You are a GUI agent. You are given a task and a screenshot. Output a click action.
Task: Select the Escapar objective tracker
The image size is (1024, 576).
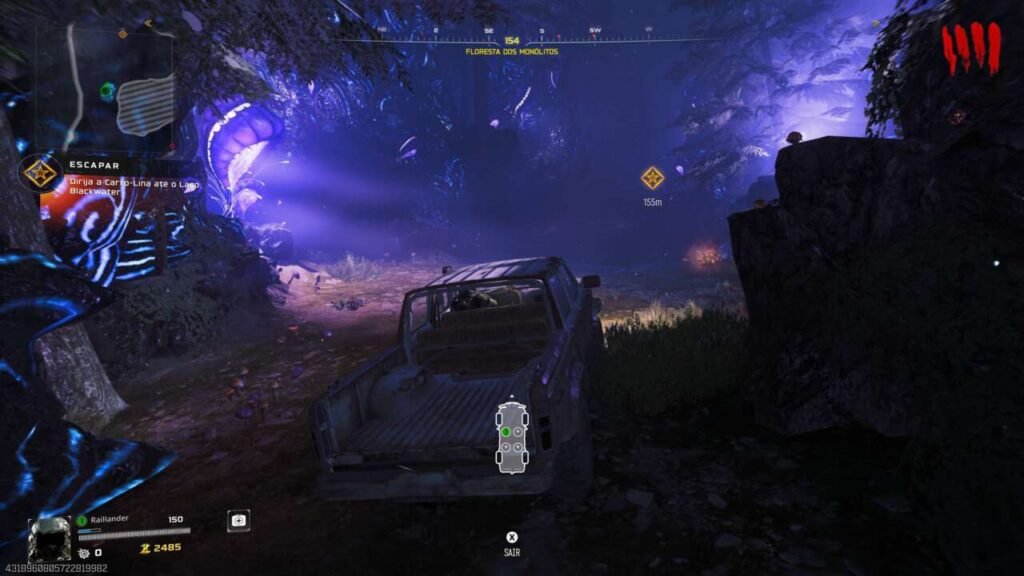(x=41, y=173)
